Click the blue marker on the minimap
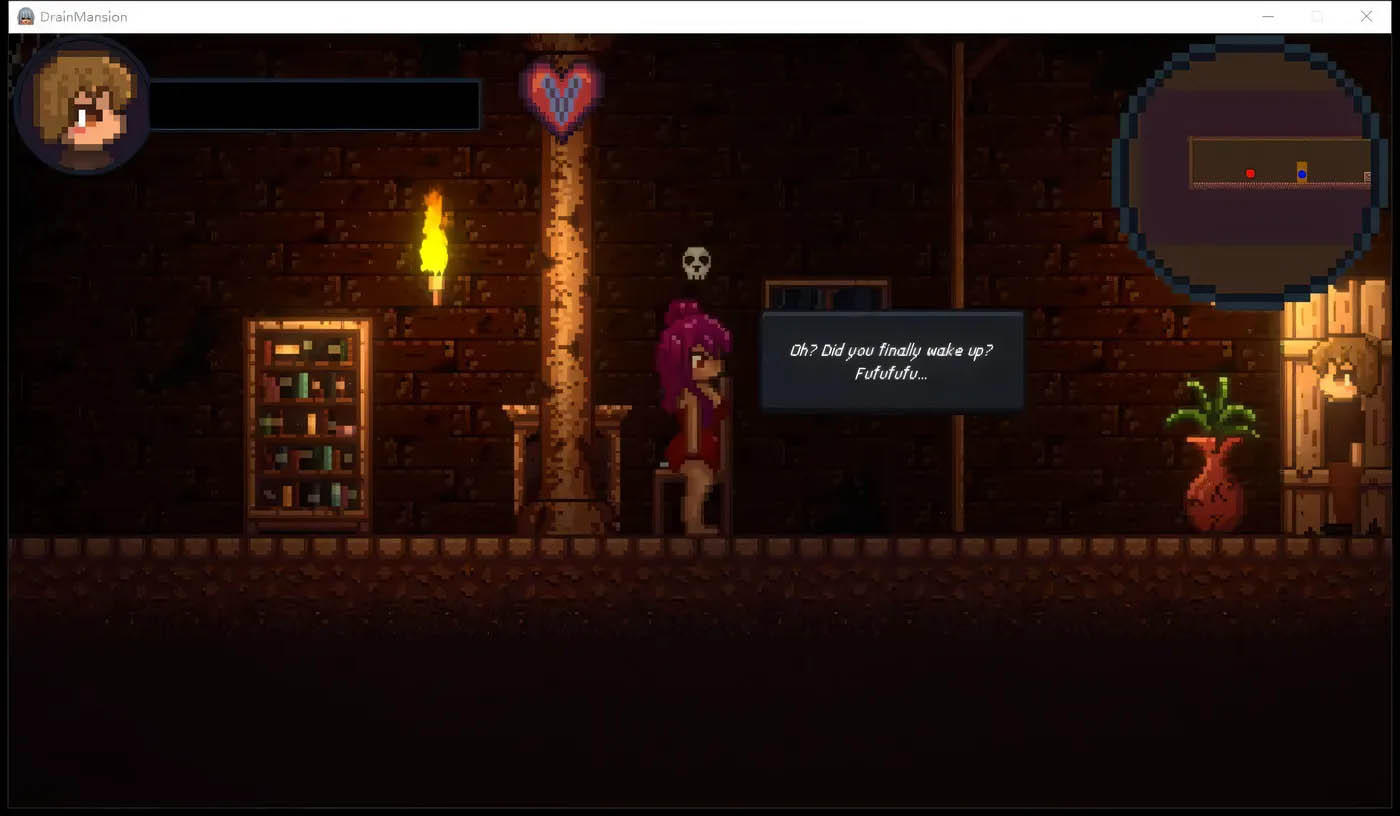This screenshot has height=816, width=1400. pos(1302,175)
